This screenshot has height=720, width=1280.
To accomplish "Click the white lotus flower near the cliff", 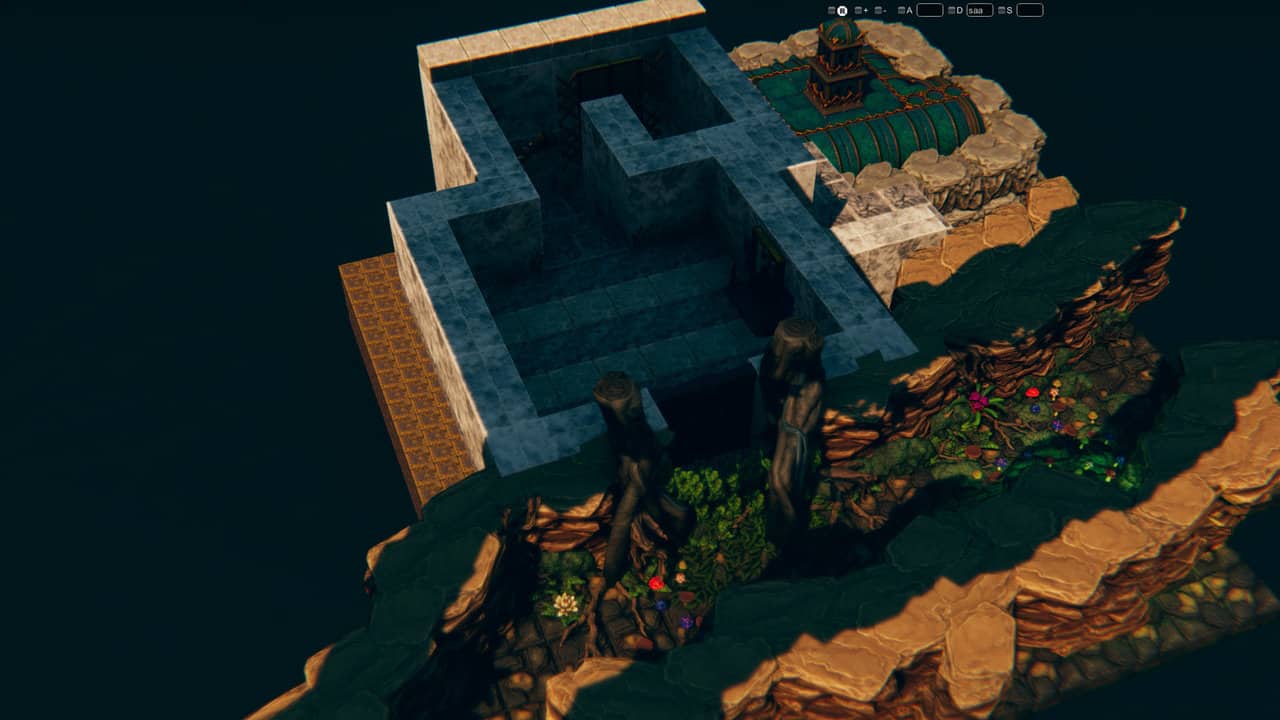I will (564, 601).
